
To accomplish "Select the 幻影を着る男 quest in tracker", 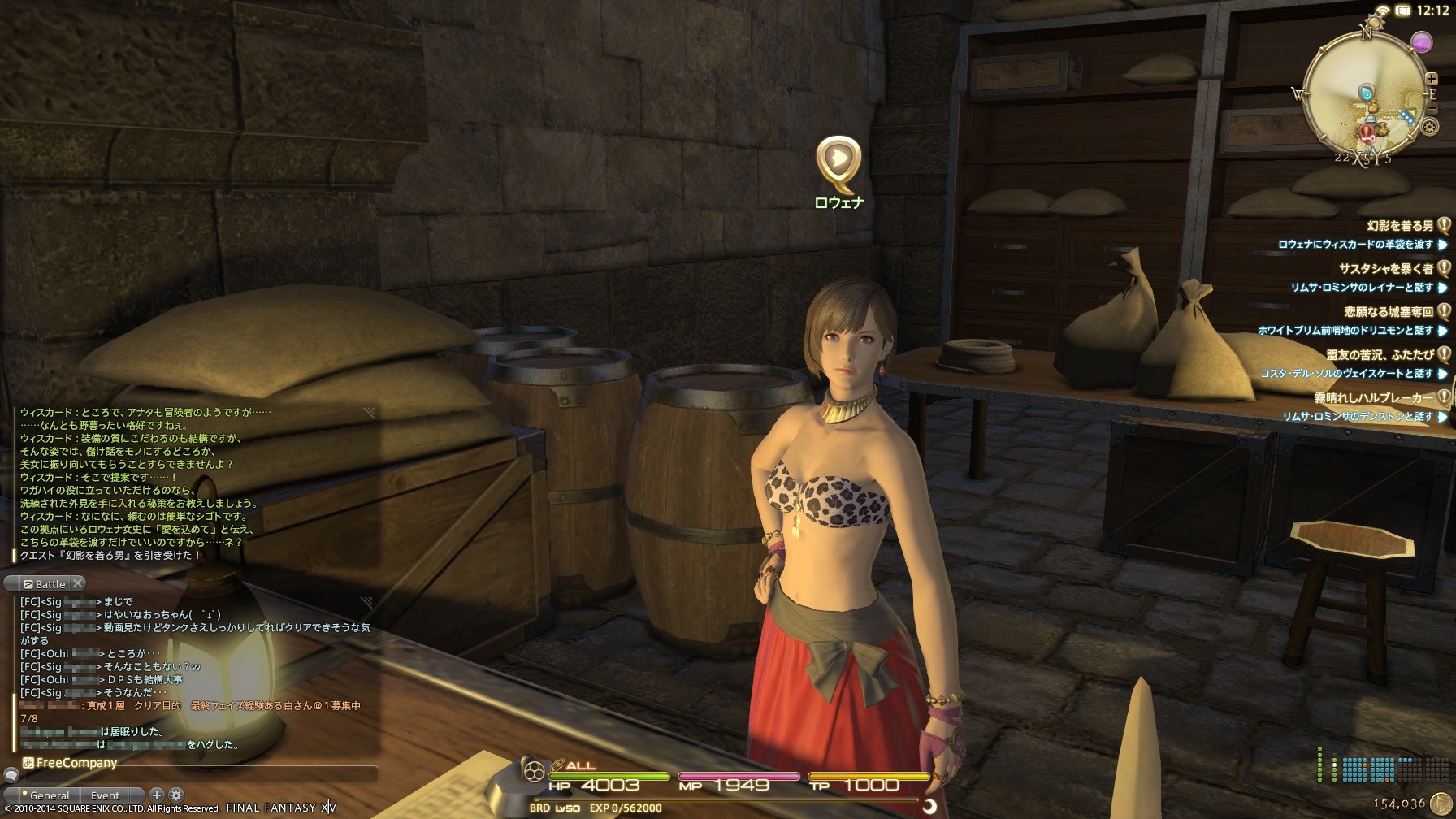I will 1399,226.
